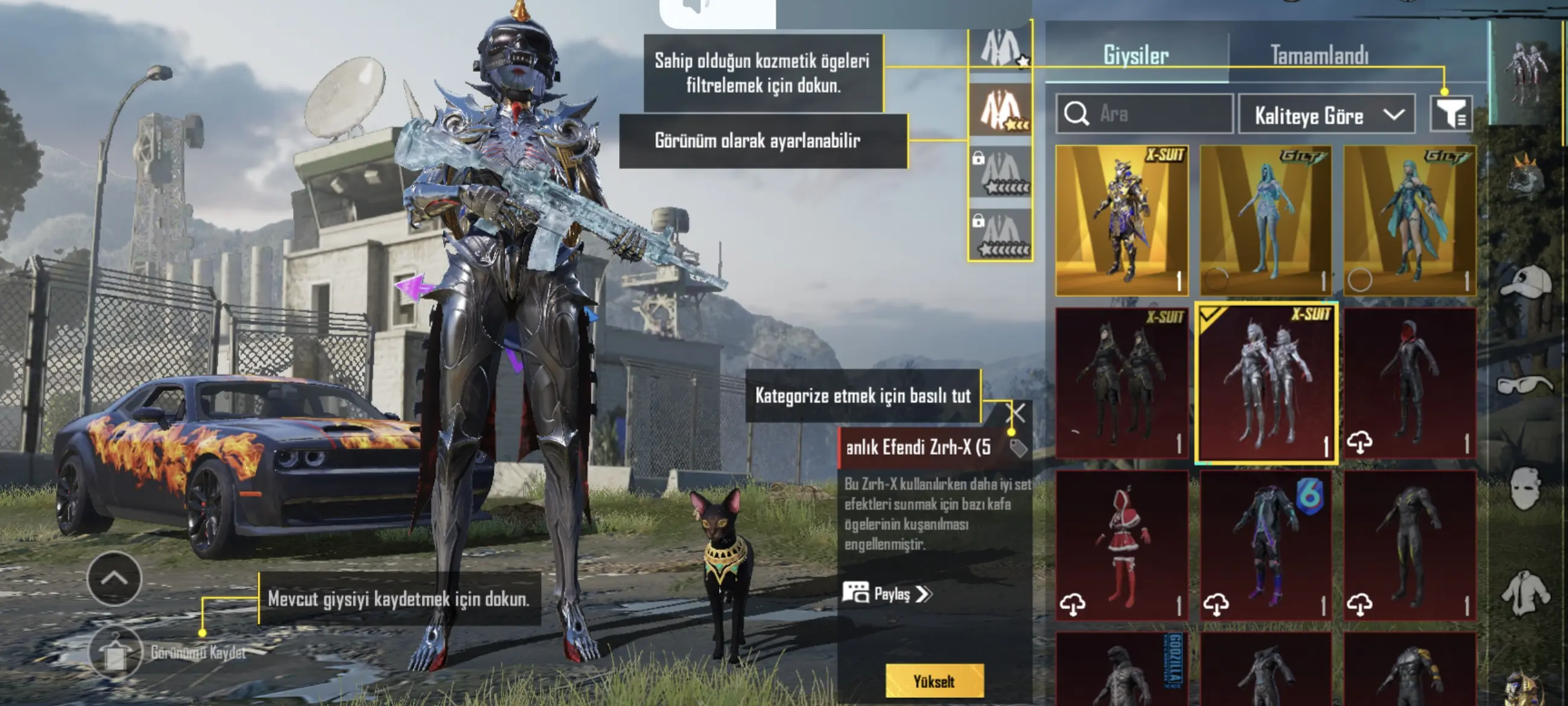This screenshot has height=706, width=1568.
Task: Click the Ara search field
Action: [1145, 114]
